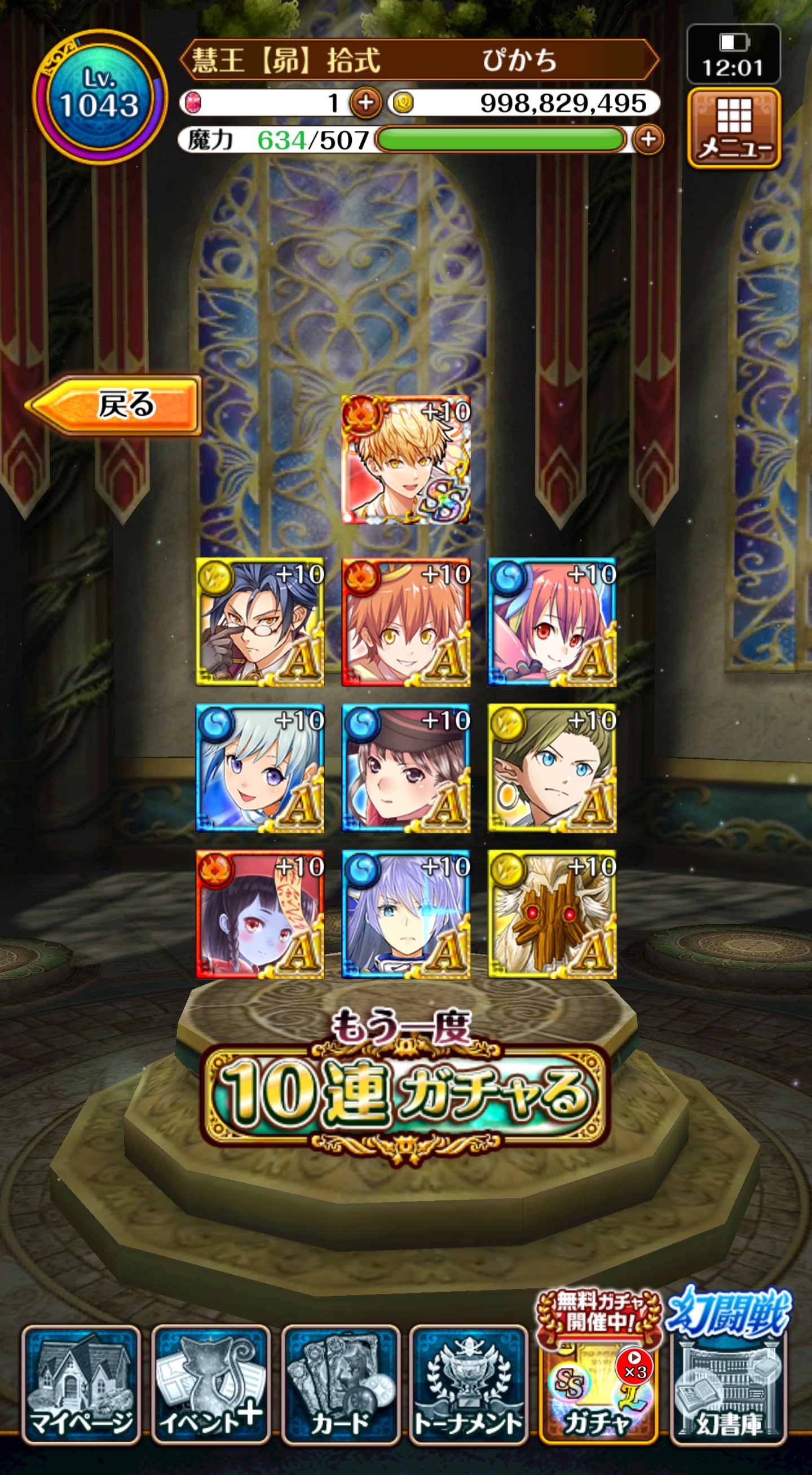Restore 魔力 using the plus button
This screenshot has height=1475, width=812.
point(648,139)
